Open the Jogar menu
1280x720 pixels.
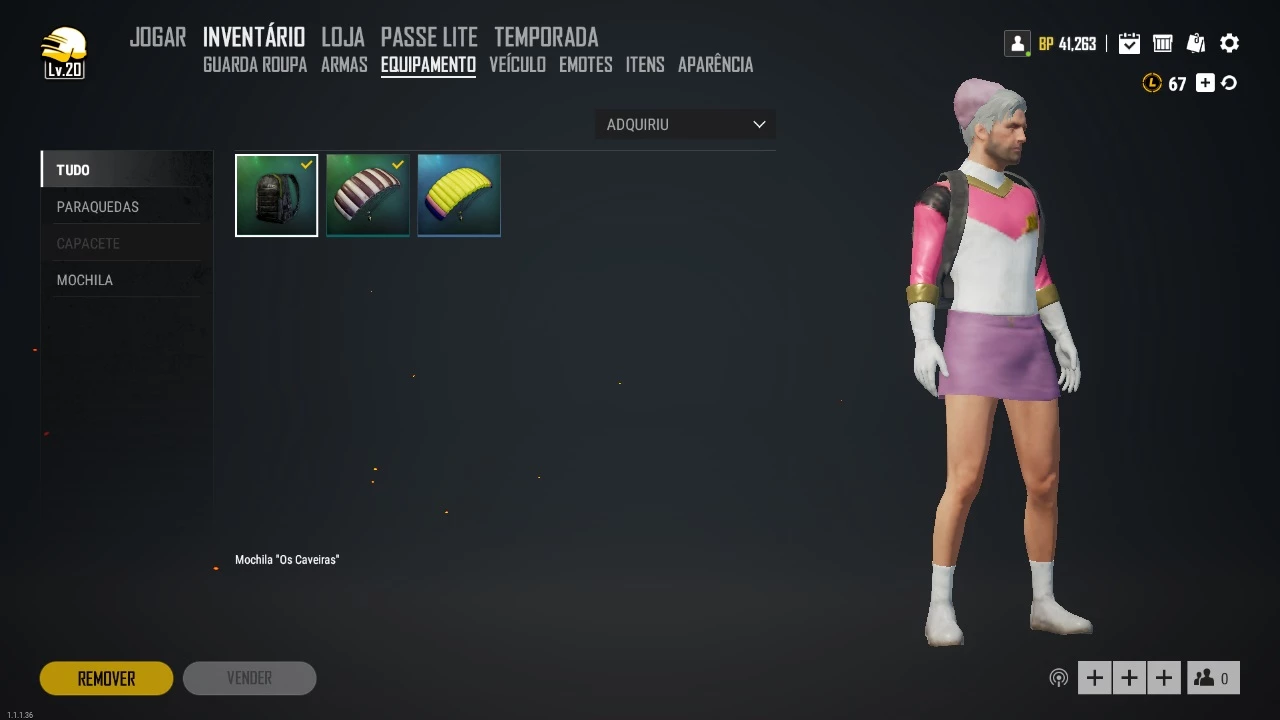point(158,38)
